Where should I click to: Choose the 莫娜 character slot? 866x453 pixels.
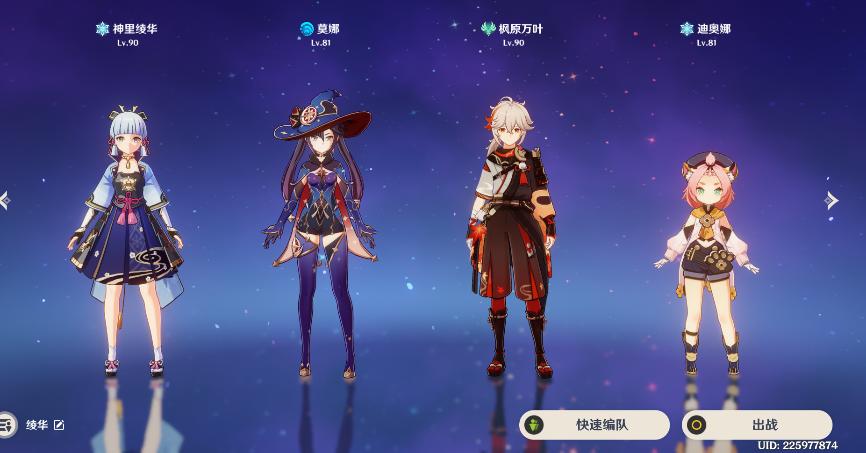(x=322, y=240)
